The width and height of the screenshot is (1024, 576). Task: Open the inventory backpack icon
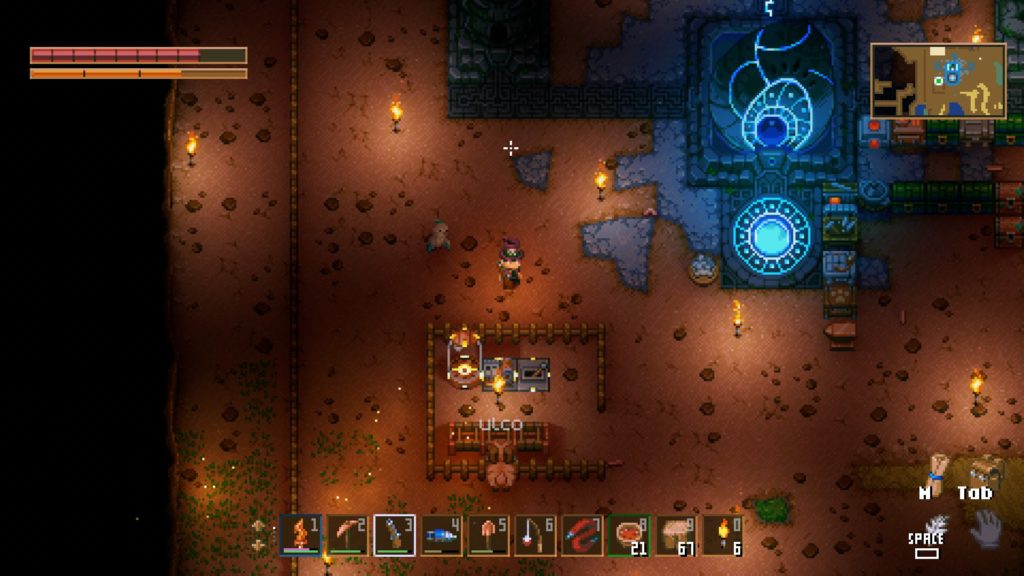point(985,470)
